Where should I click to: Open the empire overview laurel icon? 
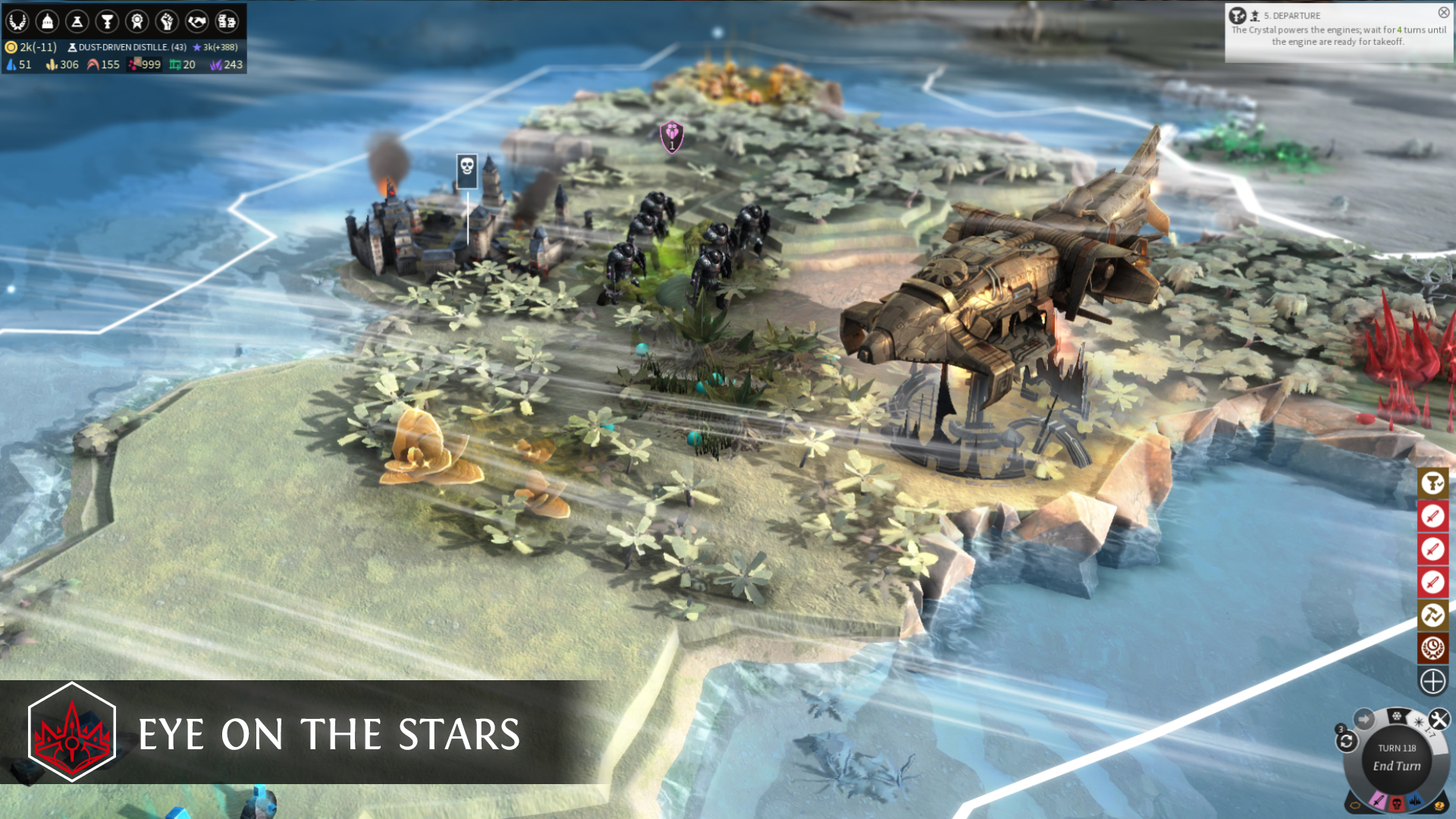coord(17,21)
